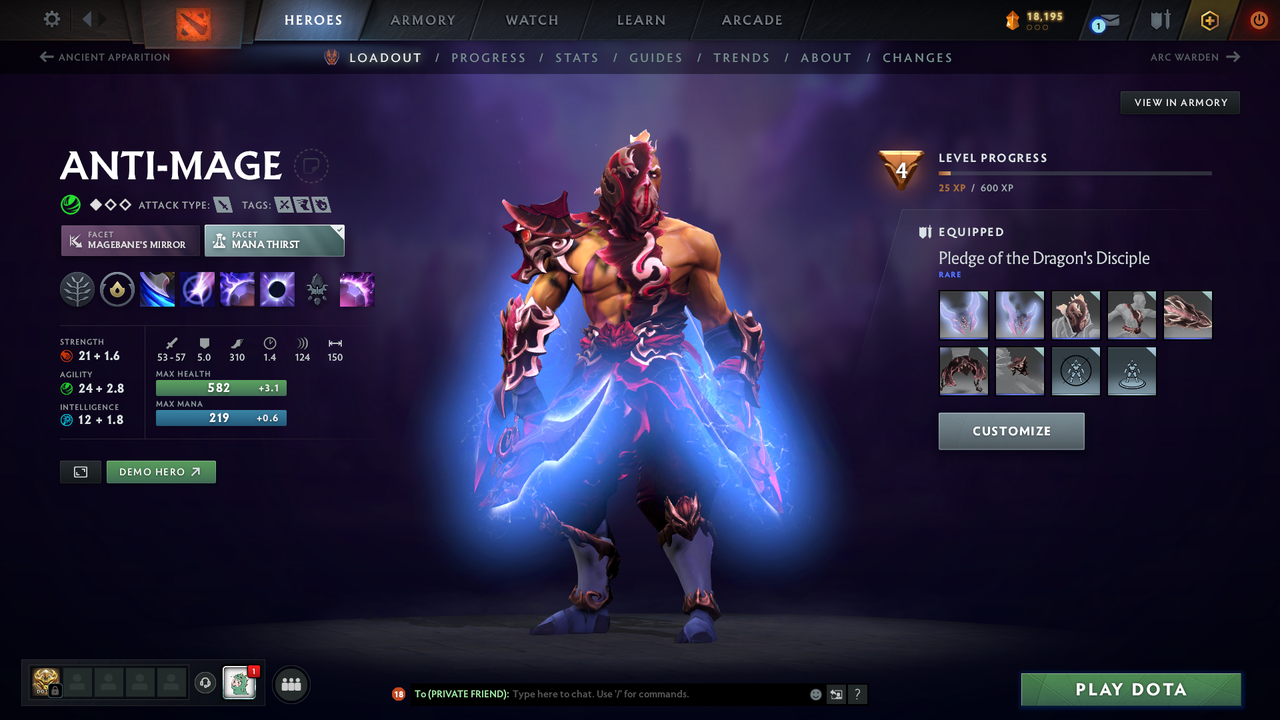Switch to the Mana Thirst facet

pyautogui.click(x=274, y=240)
